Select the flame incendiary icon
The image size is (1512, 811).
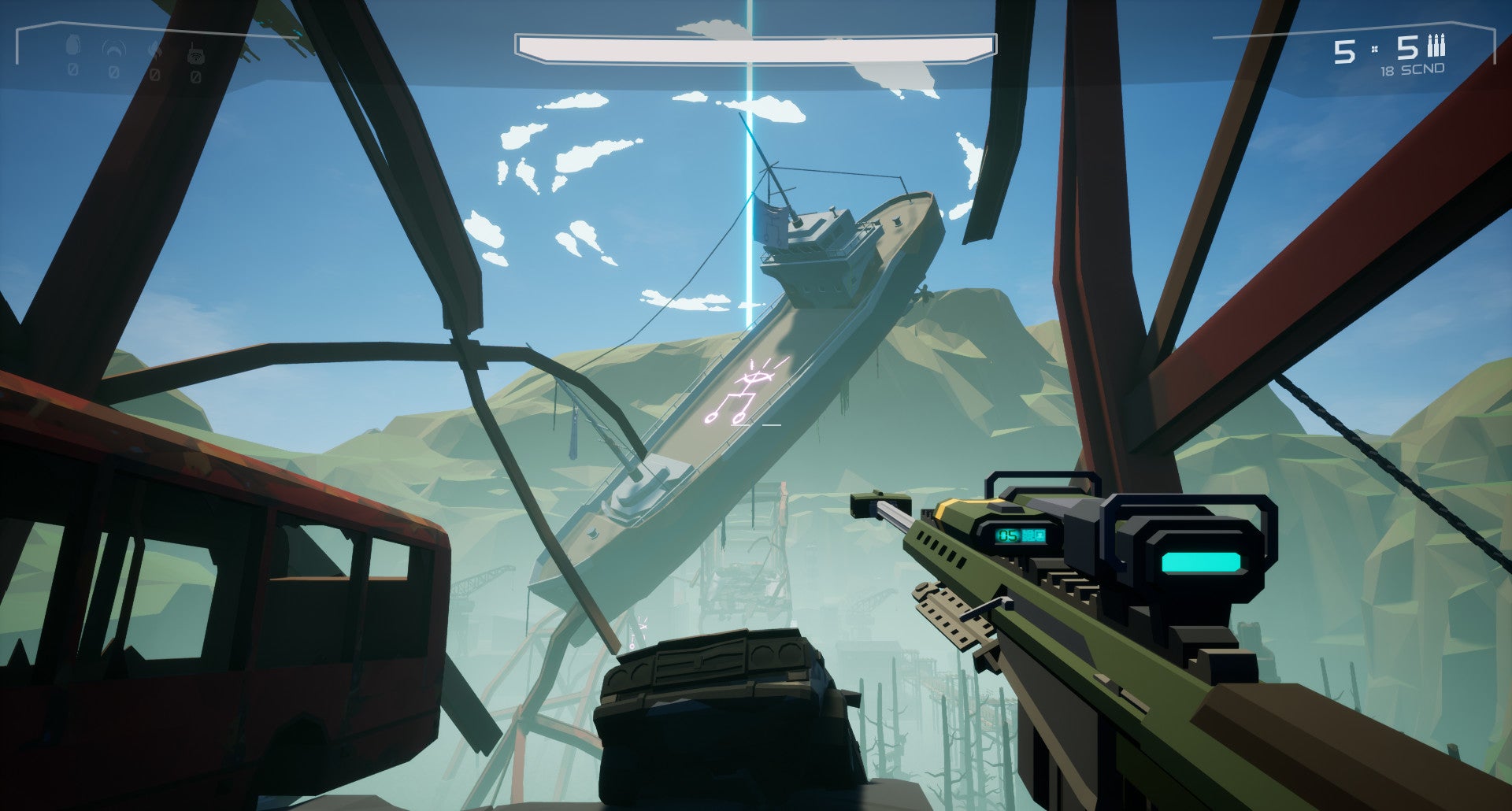coord(155,51)
